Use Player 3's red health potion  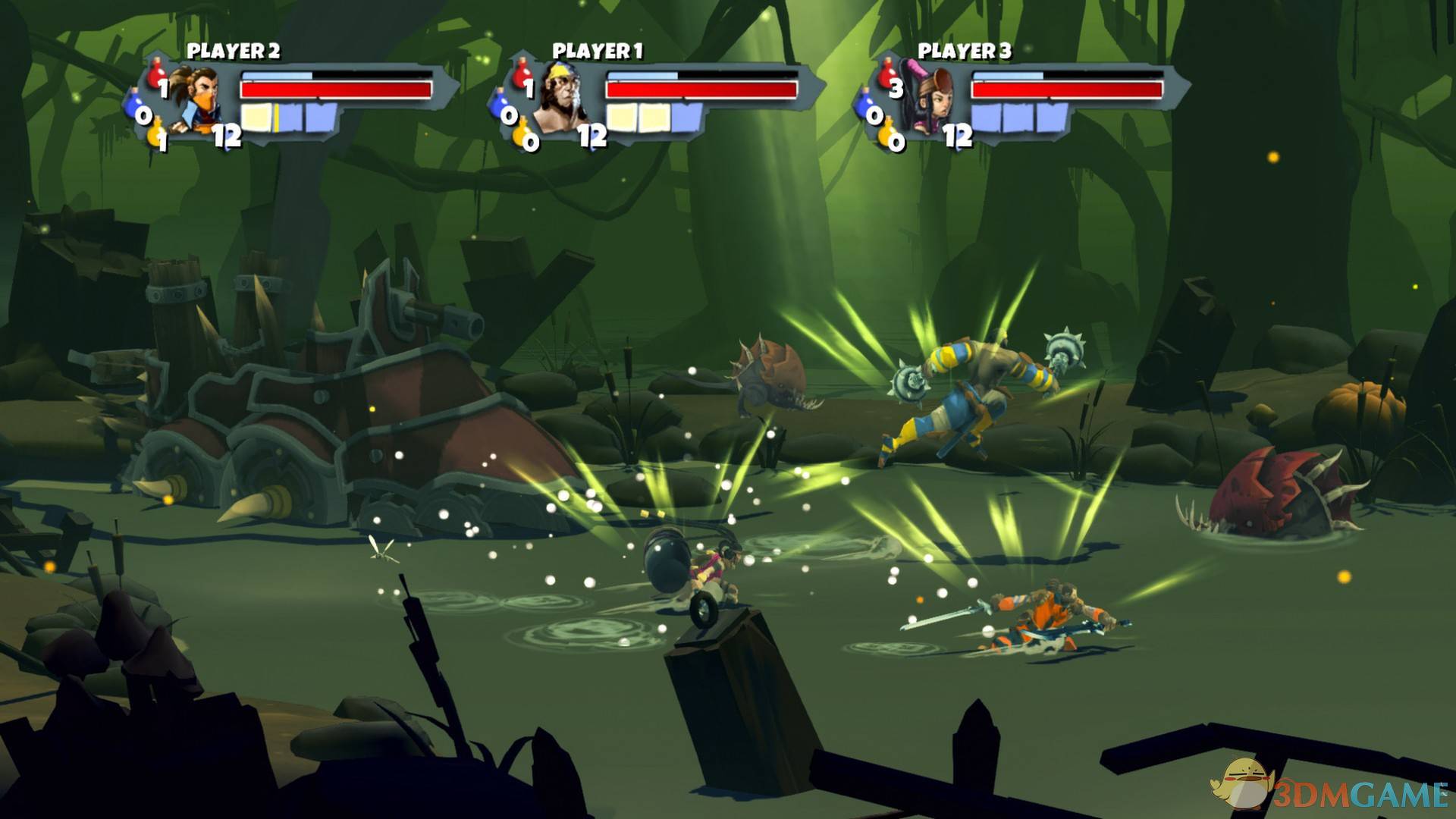[x=888, y=74]
